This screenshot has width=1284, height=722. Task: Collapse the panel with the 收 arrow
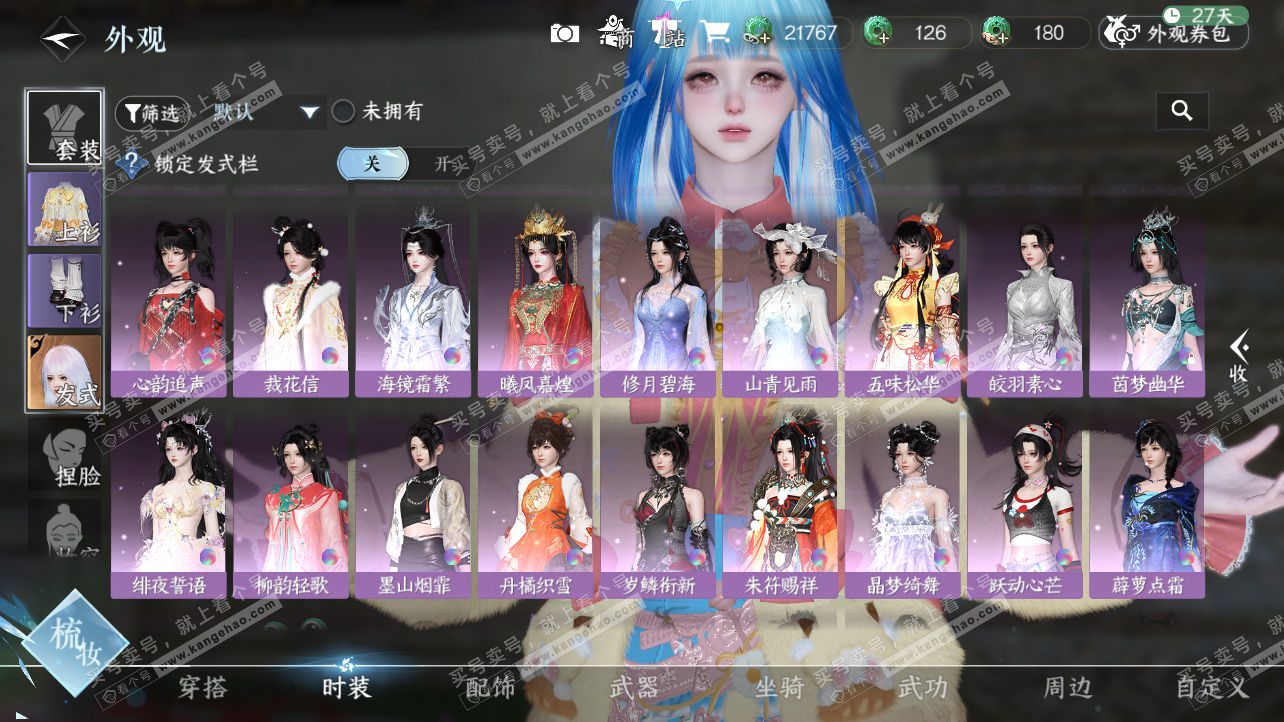(1240, 357)
